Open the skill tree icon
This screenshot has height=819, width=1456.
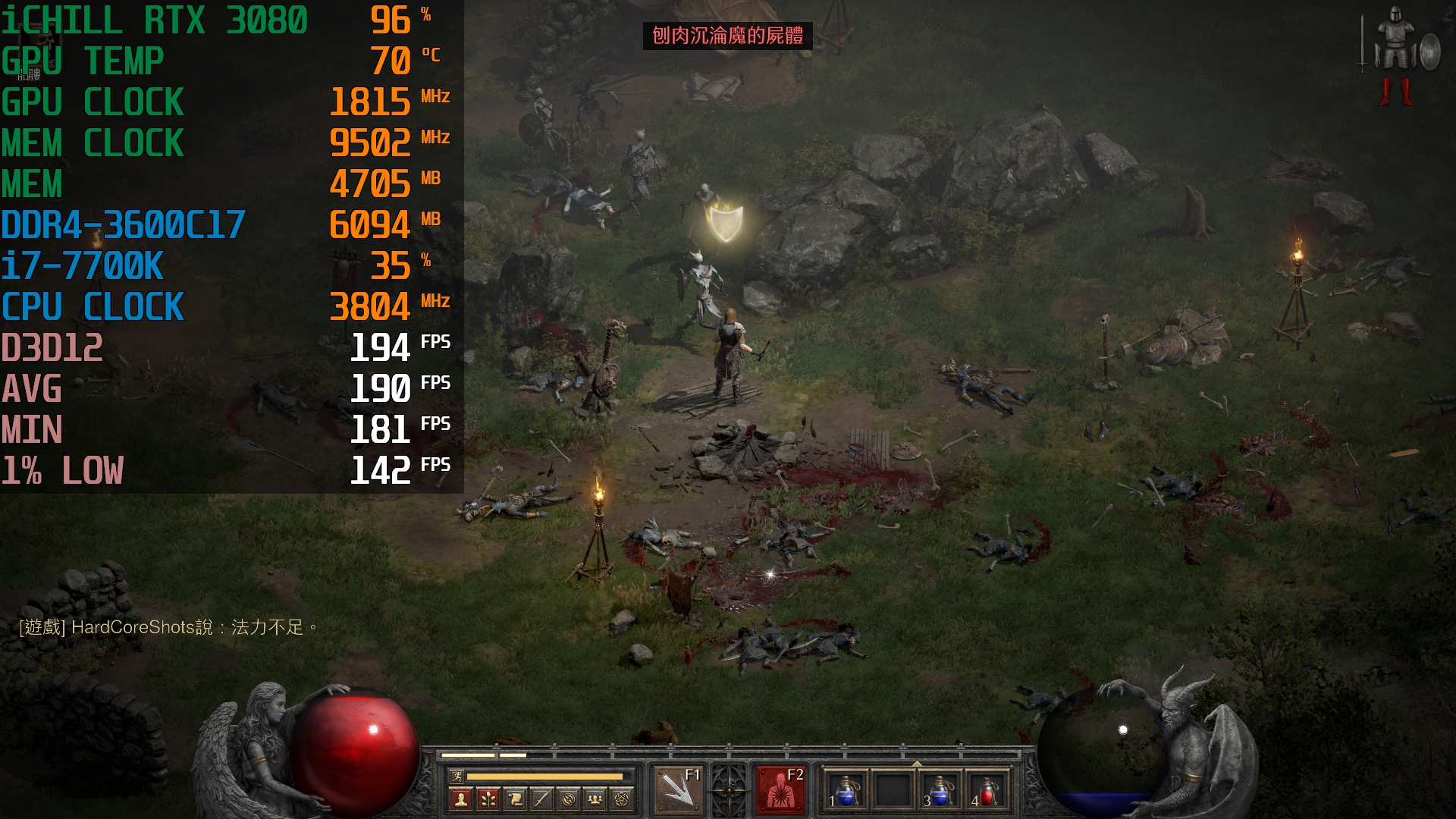(488, 799)
